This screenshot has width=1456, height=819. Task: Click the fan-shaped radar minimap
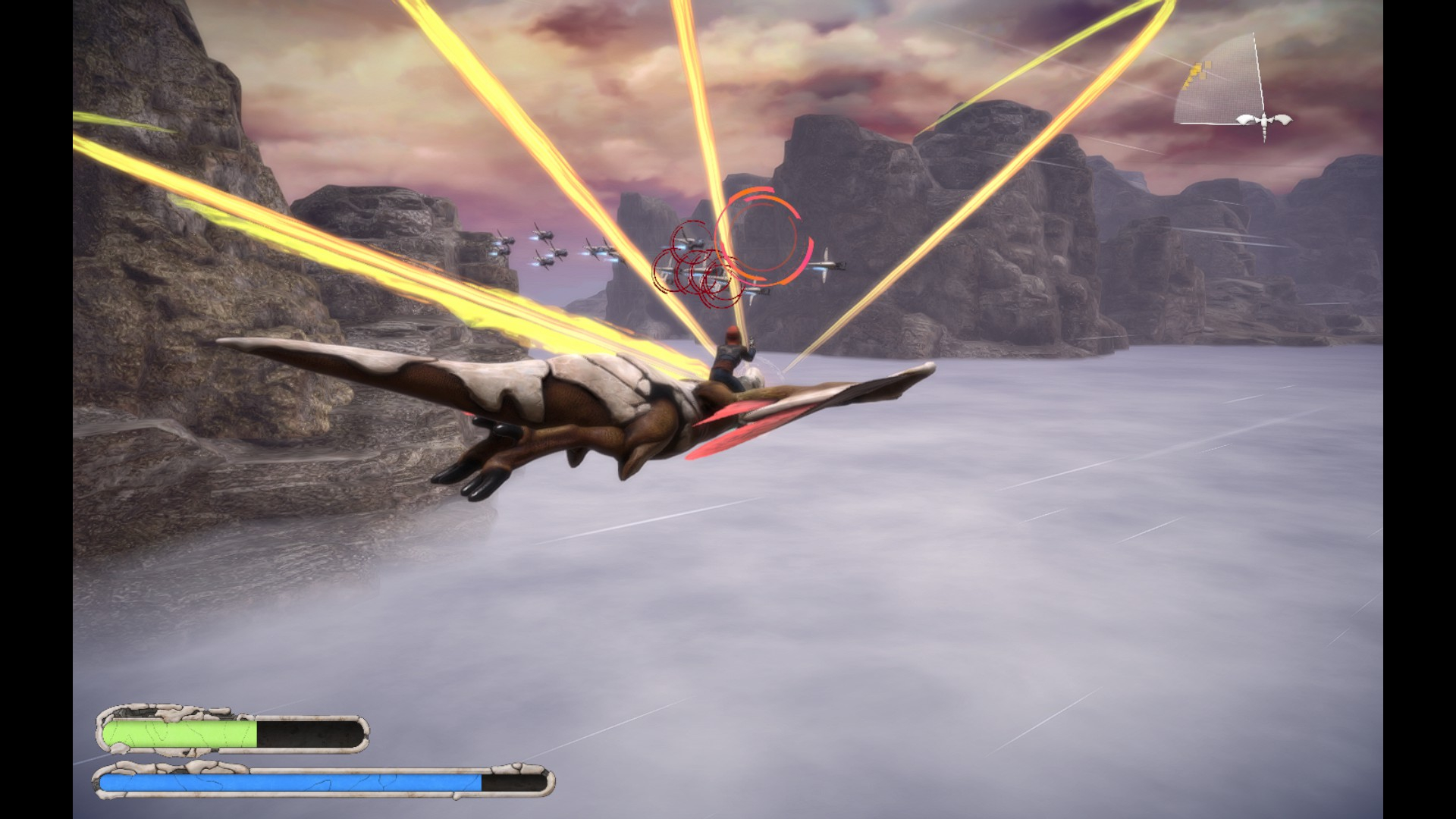pos(1222,85)
